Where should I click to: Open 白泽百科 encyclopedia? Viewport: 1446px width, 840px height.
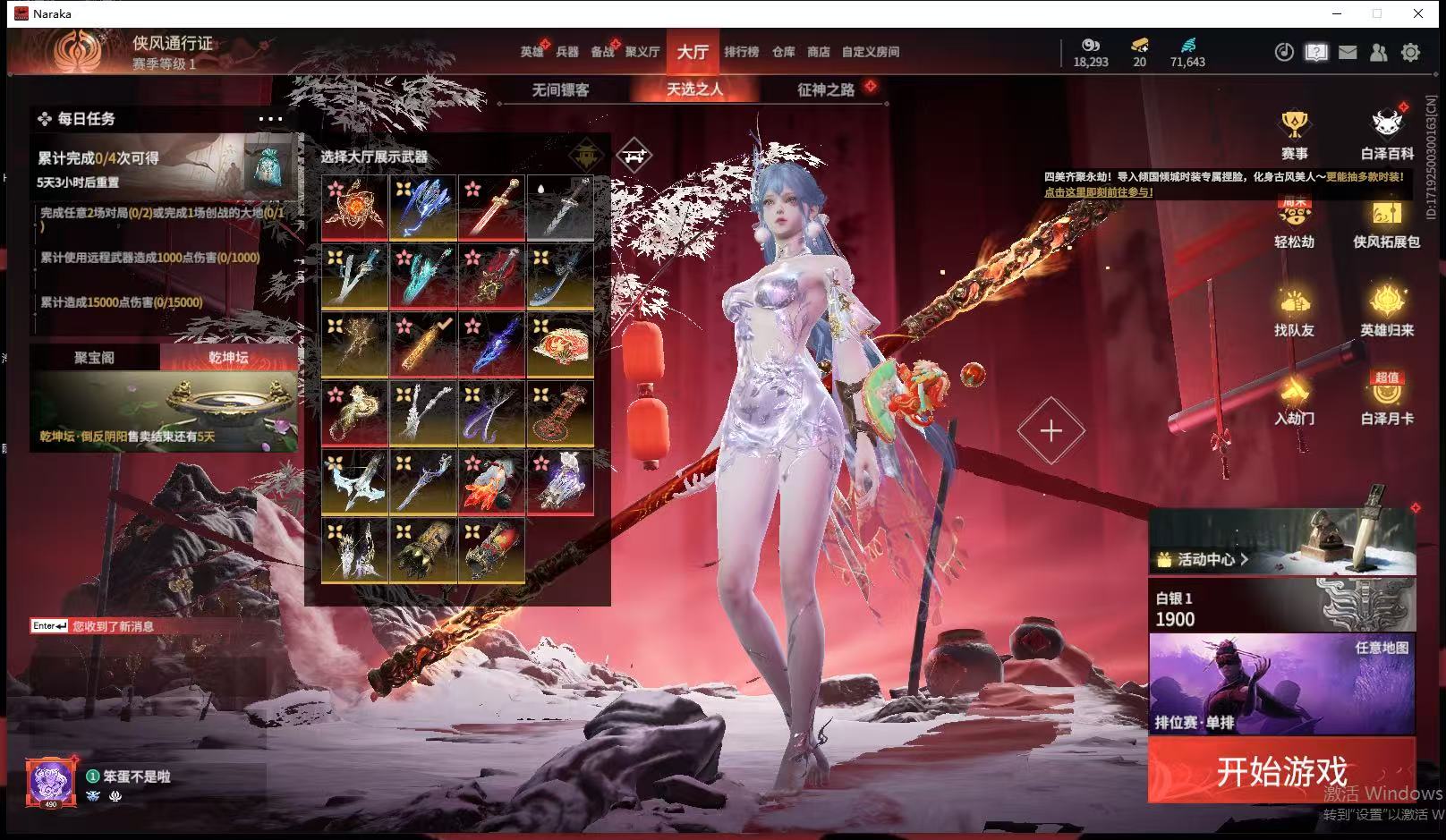tap(1386, 135)
